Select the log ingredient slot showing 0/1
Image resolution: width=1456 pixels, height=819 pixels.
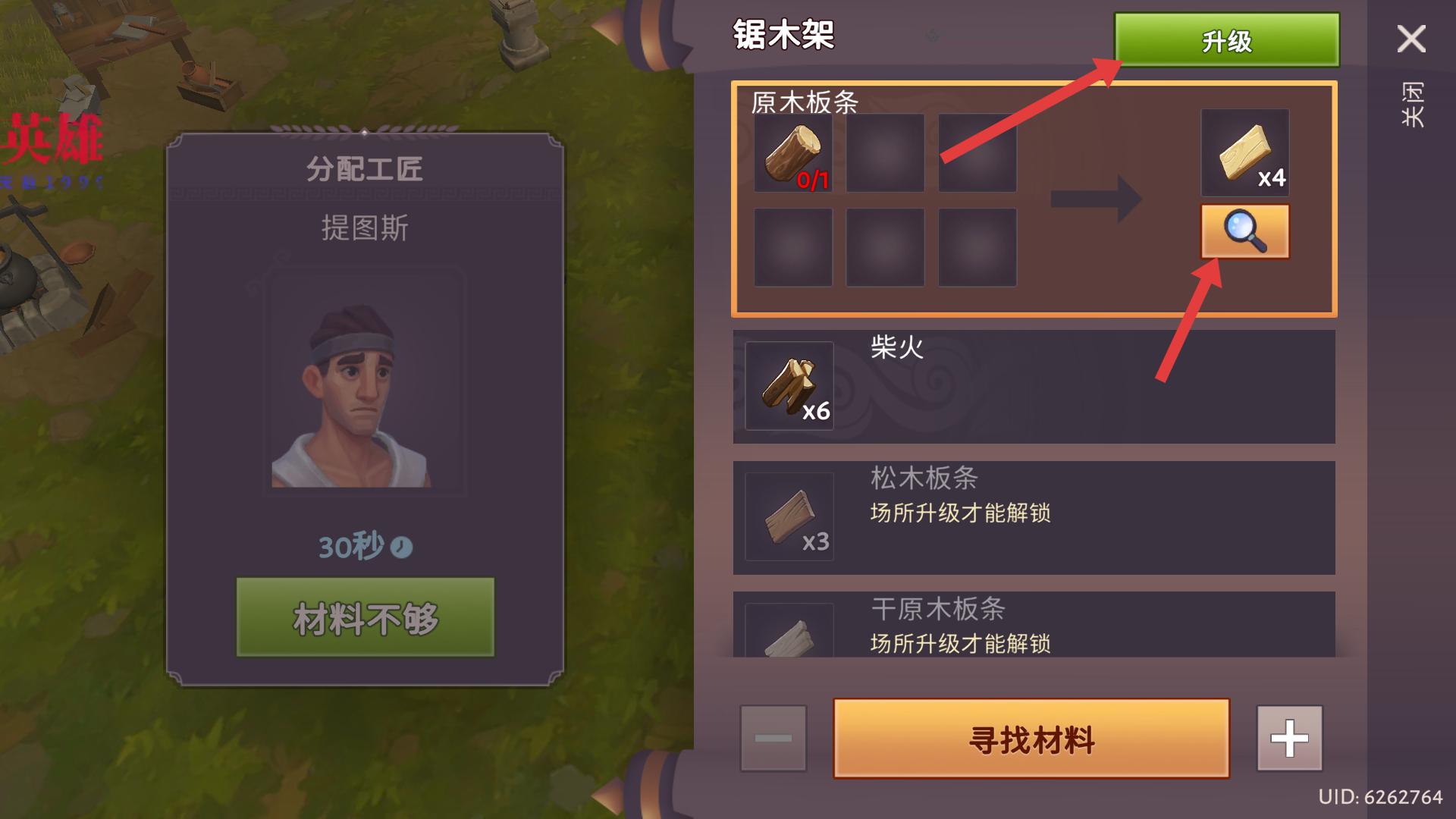pyautogui.click(x=792, y=153)
